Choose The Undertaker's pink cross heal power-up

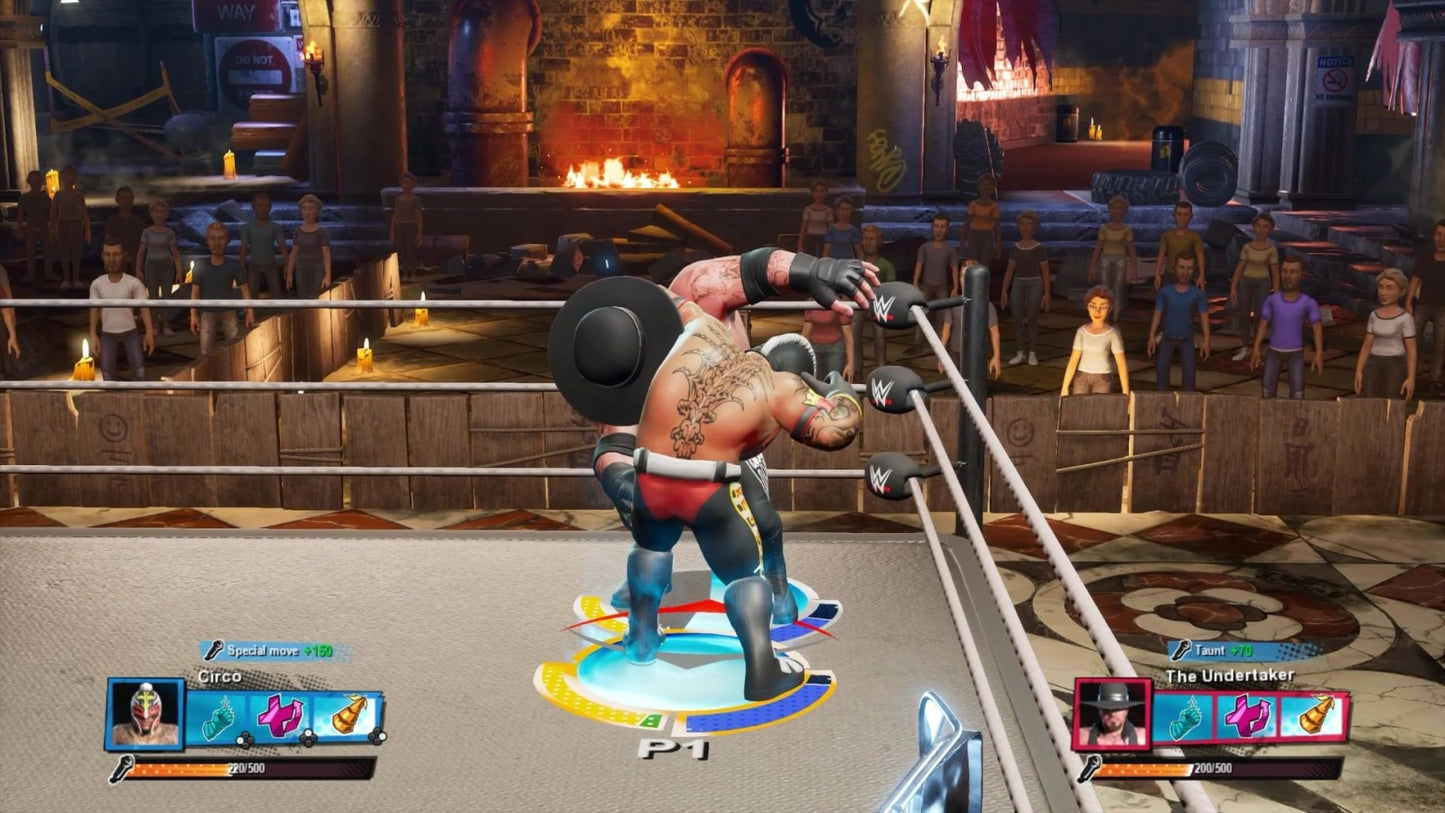click(1248, 716)
